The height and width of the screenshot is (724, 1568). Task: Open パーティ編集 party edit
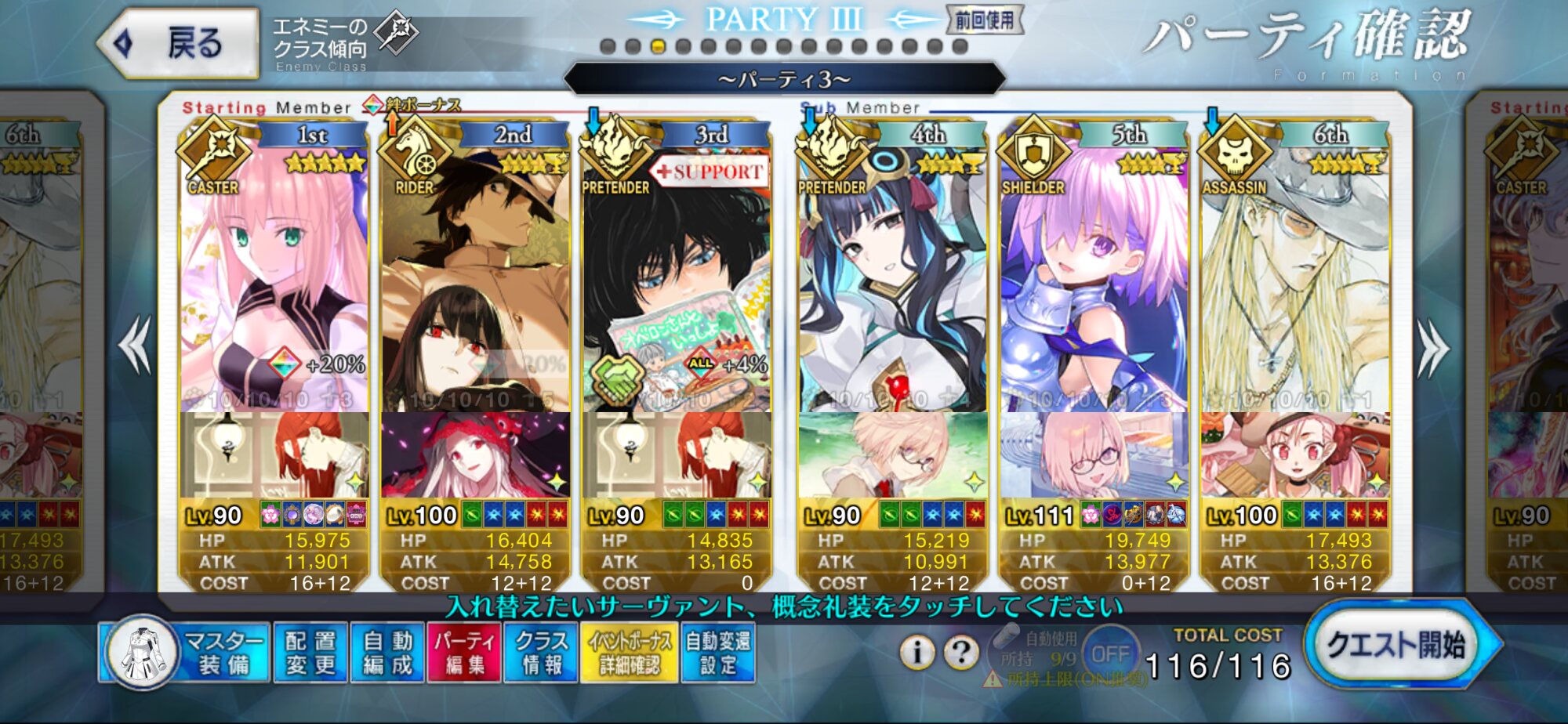pyautogui.click(x=463, y=653)
